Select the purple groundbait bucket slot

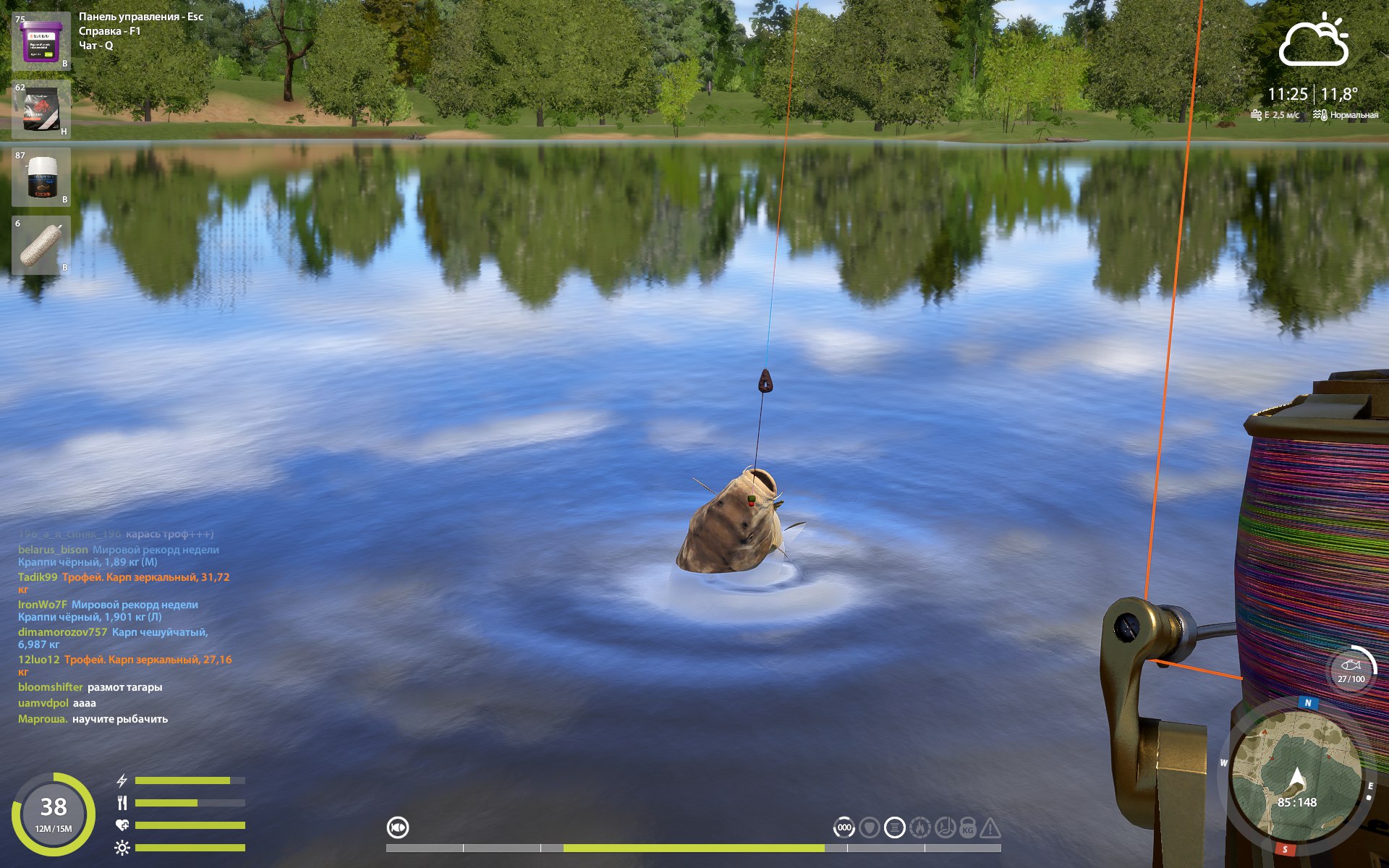point(41,41)
